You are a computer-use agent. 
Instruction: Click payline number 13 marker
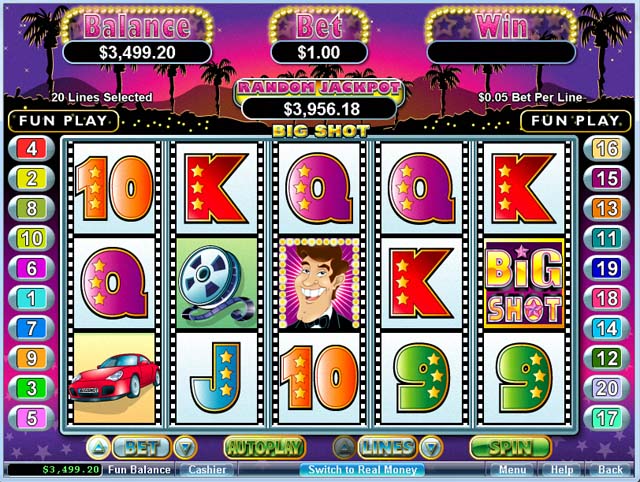coord(607,208)
